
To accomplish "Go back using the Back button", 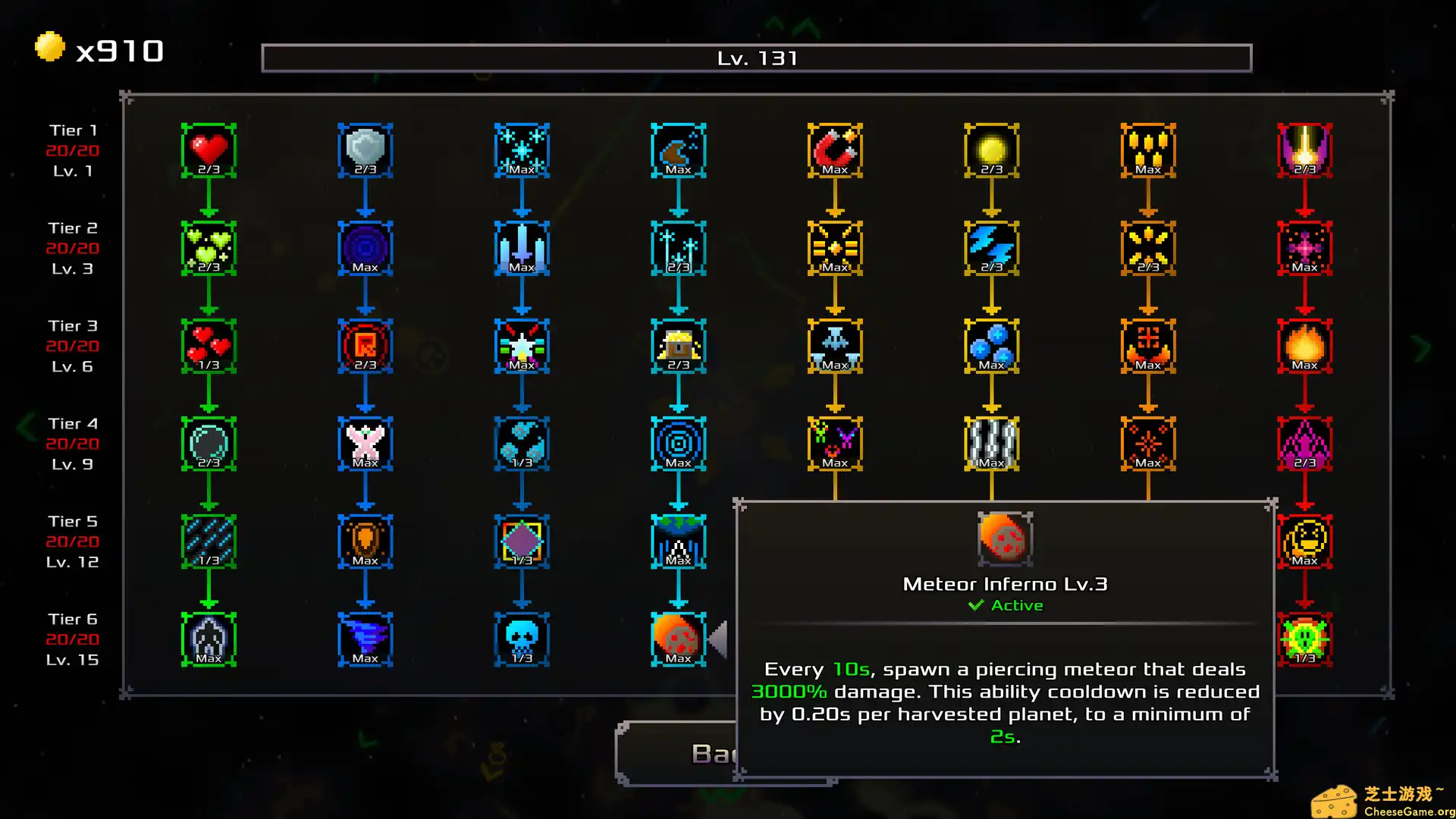I will click(x=675, y=753).
